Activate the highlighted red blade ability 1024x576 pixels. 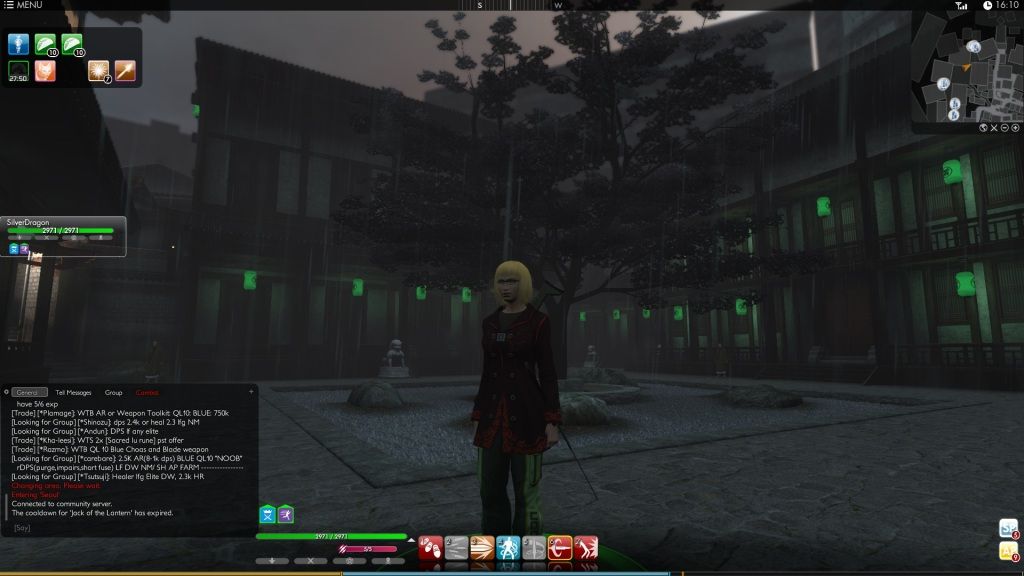pyautogui.click(x=560, y=548)
